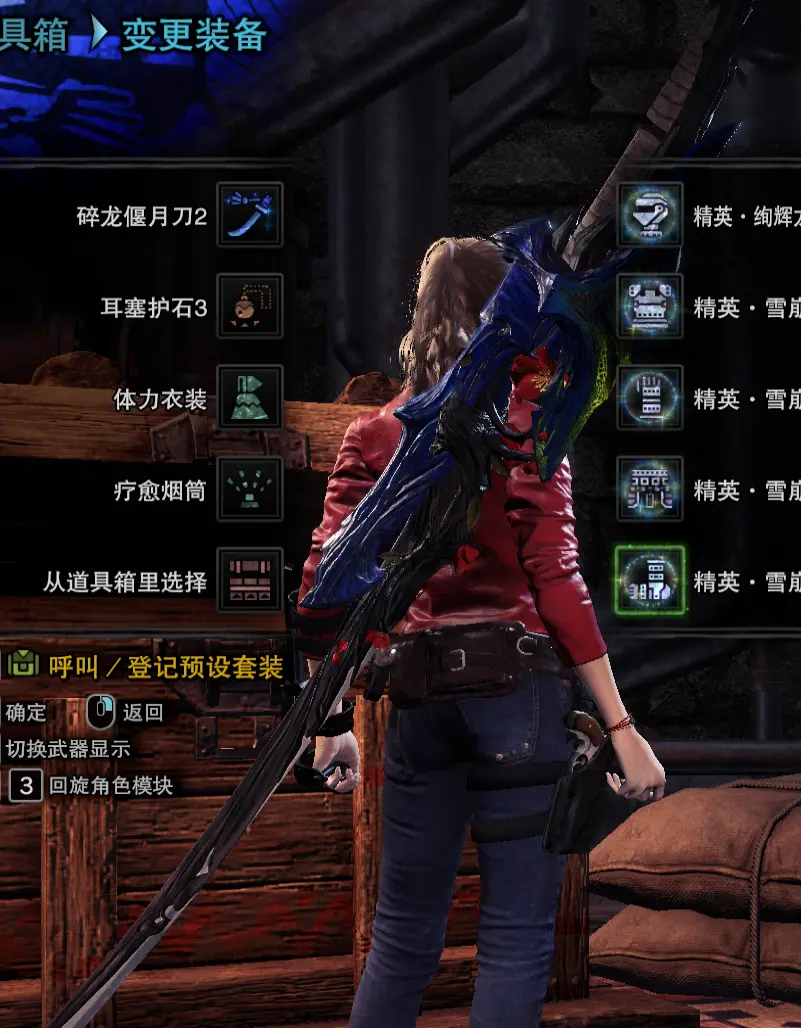Select the 碎龙偃月刀2 weapon slot
801x1028 pixels.
click(x=249, y=214)
